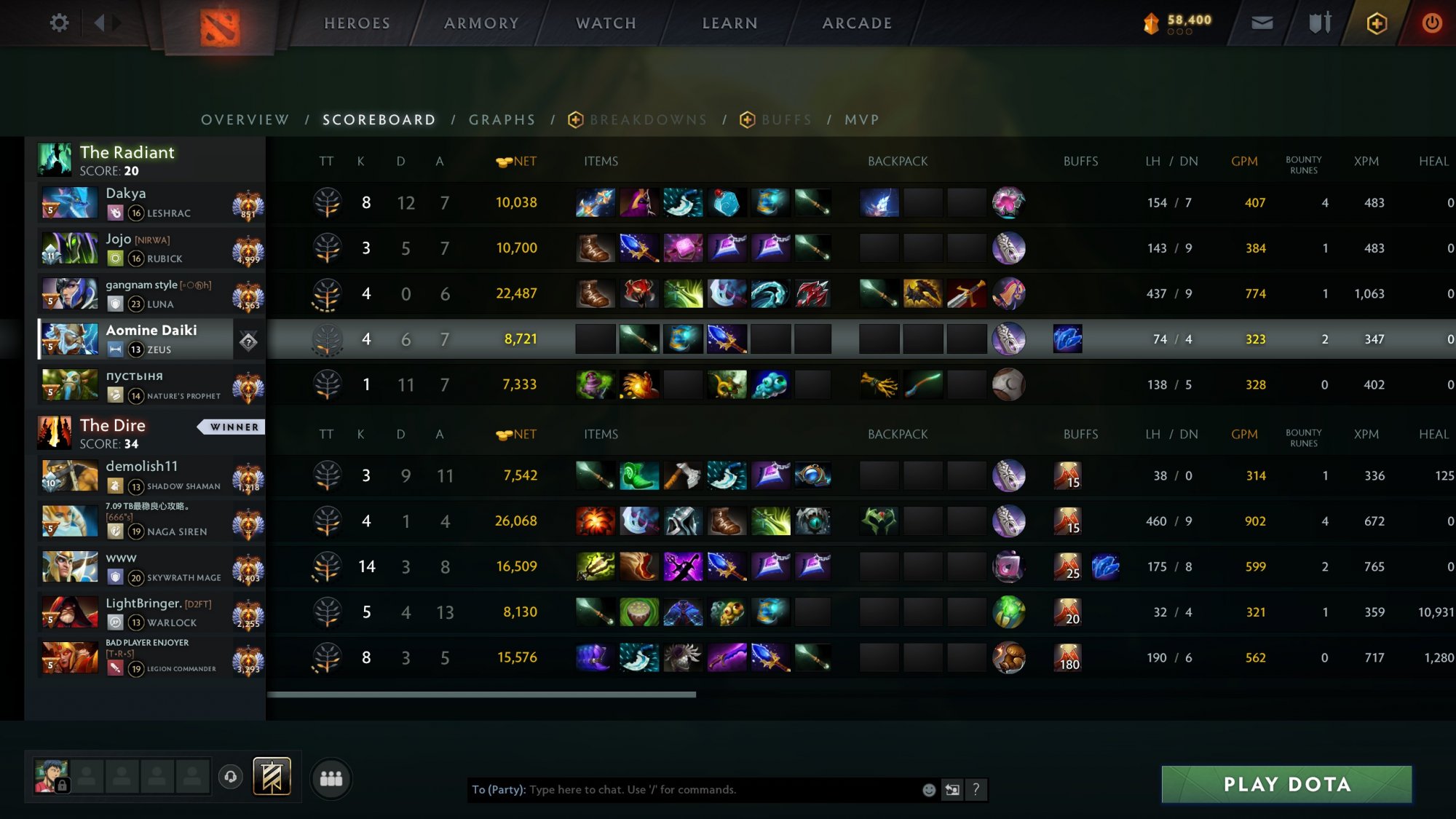
Task: Click the red power quit button
Action: [1431, 23]
